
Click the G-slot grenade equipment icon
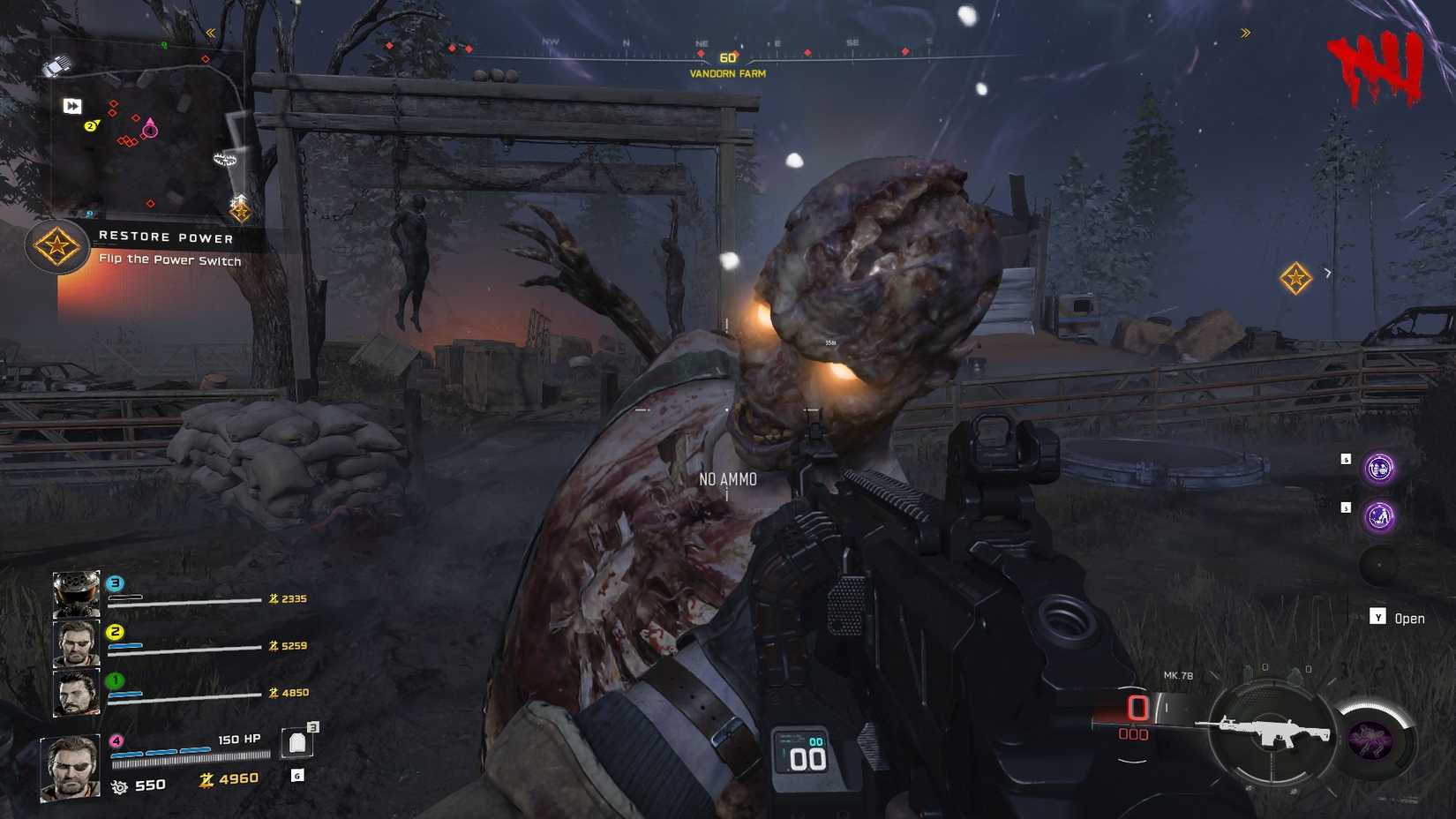[297, 776]
